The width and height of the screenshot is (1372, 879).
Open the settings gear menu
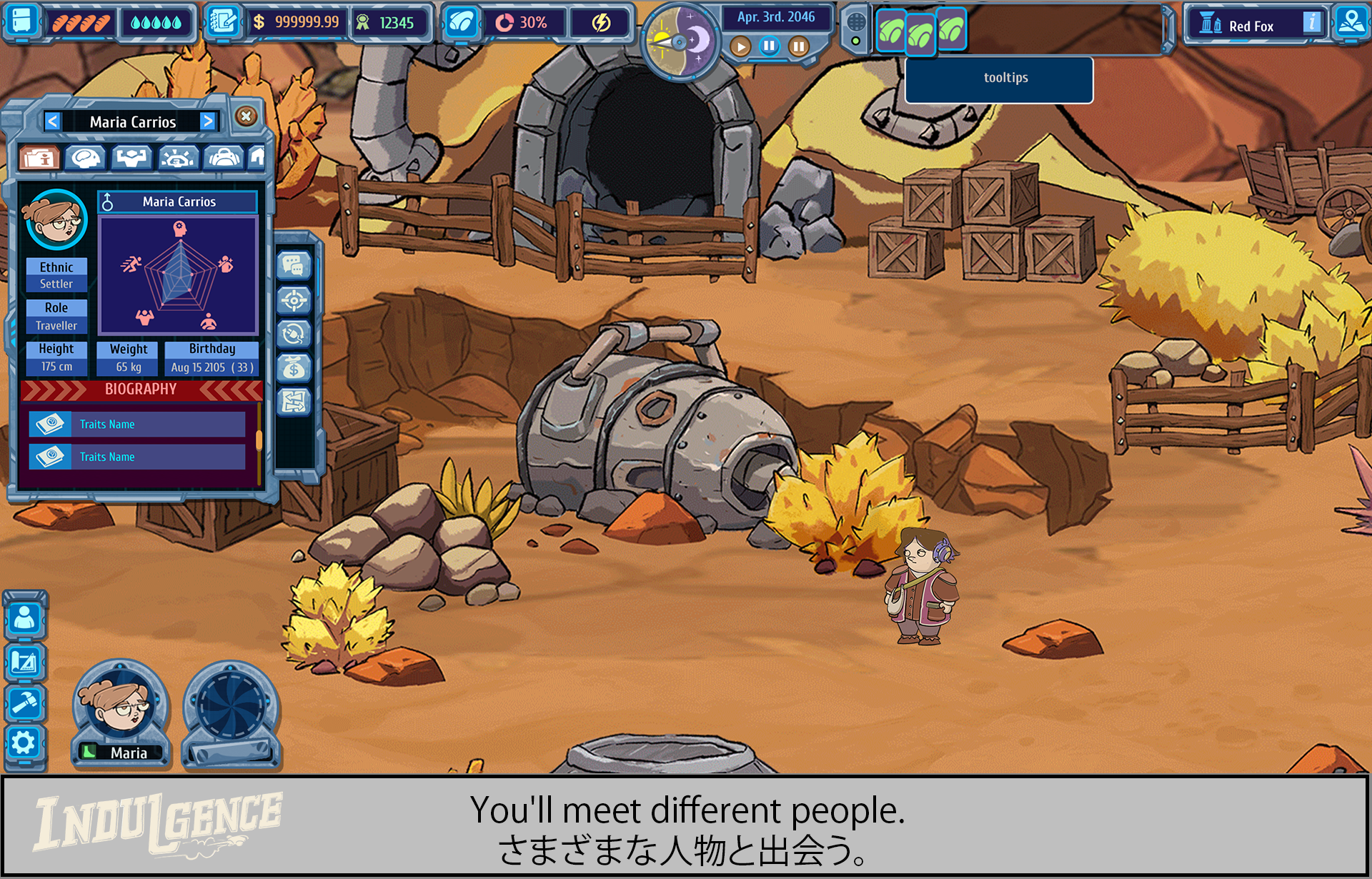pos(24,743)
